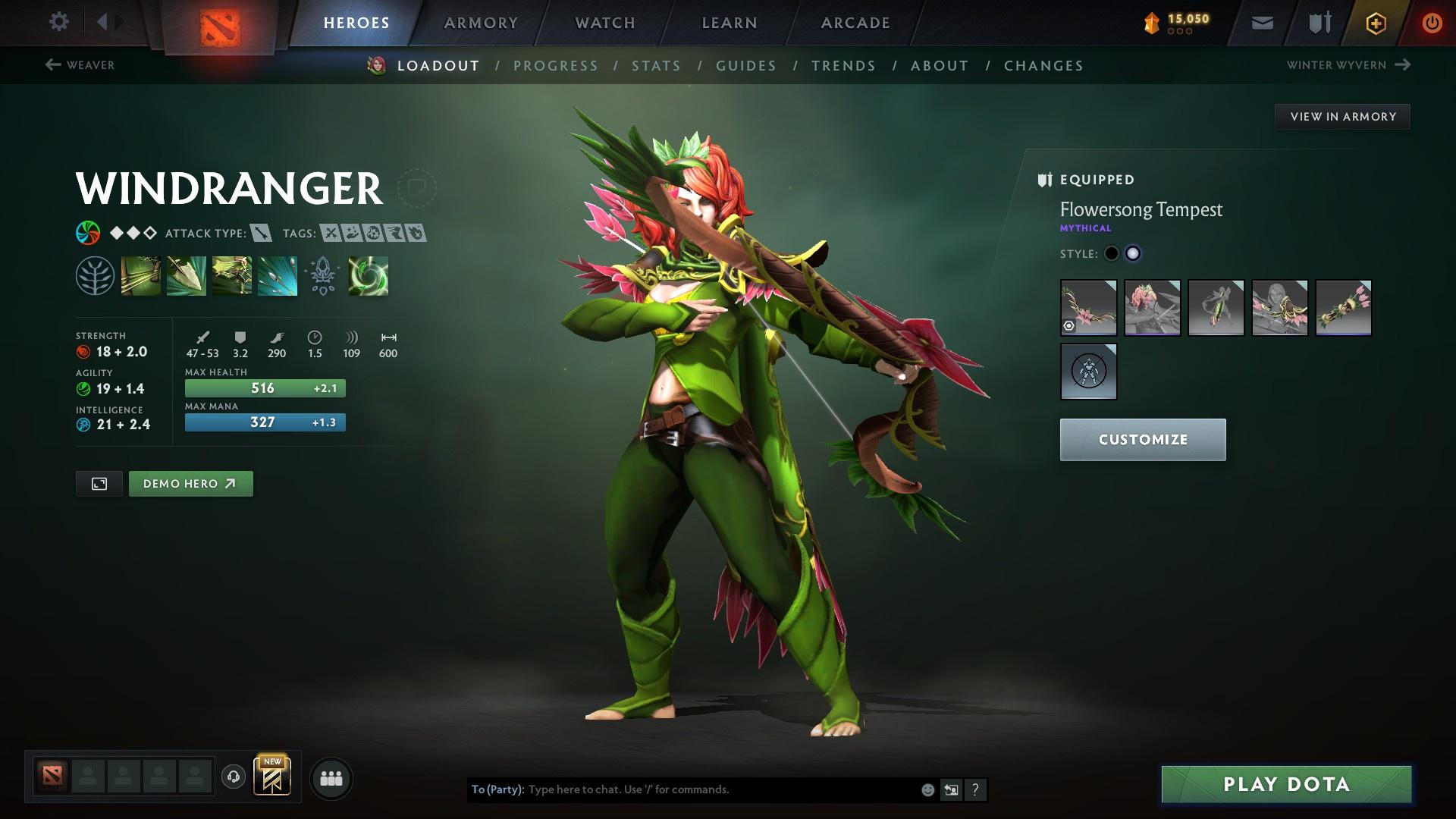Viewport: 1456px width, 819px height.
Task: Toggle the eye icon on the equipped bow slot
Action: coord(1068,328)
